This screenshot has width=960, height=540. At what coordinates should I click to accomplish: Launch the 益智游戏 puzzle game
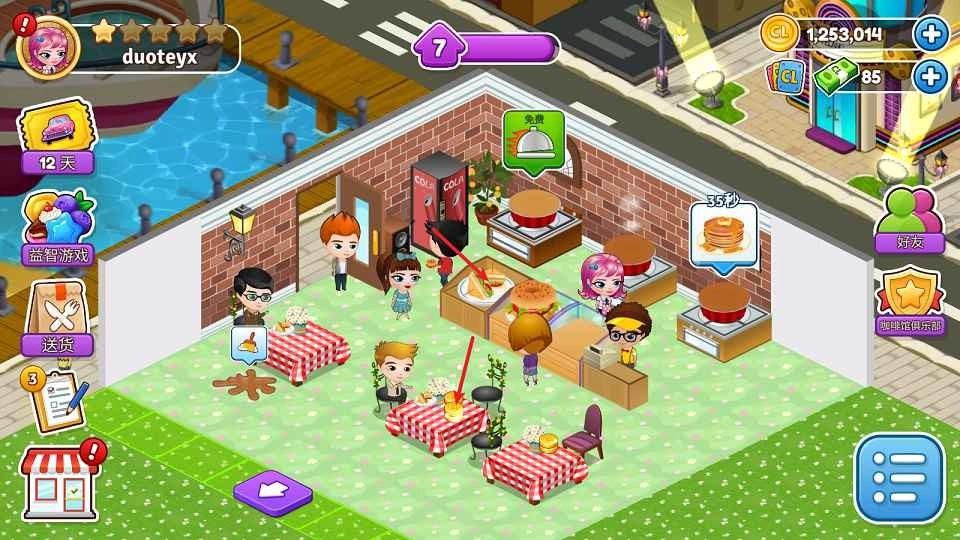point(59,228)
